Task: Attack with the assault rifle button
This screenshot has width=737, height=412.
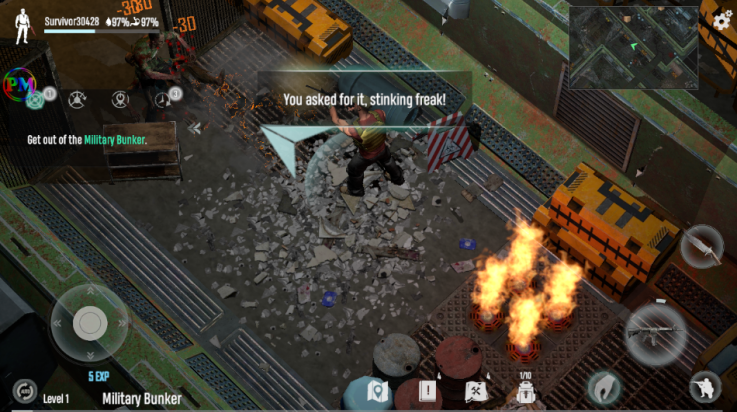Action: coord(655,331)
